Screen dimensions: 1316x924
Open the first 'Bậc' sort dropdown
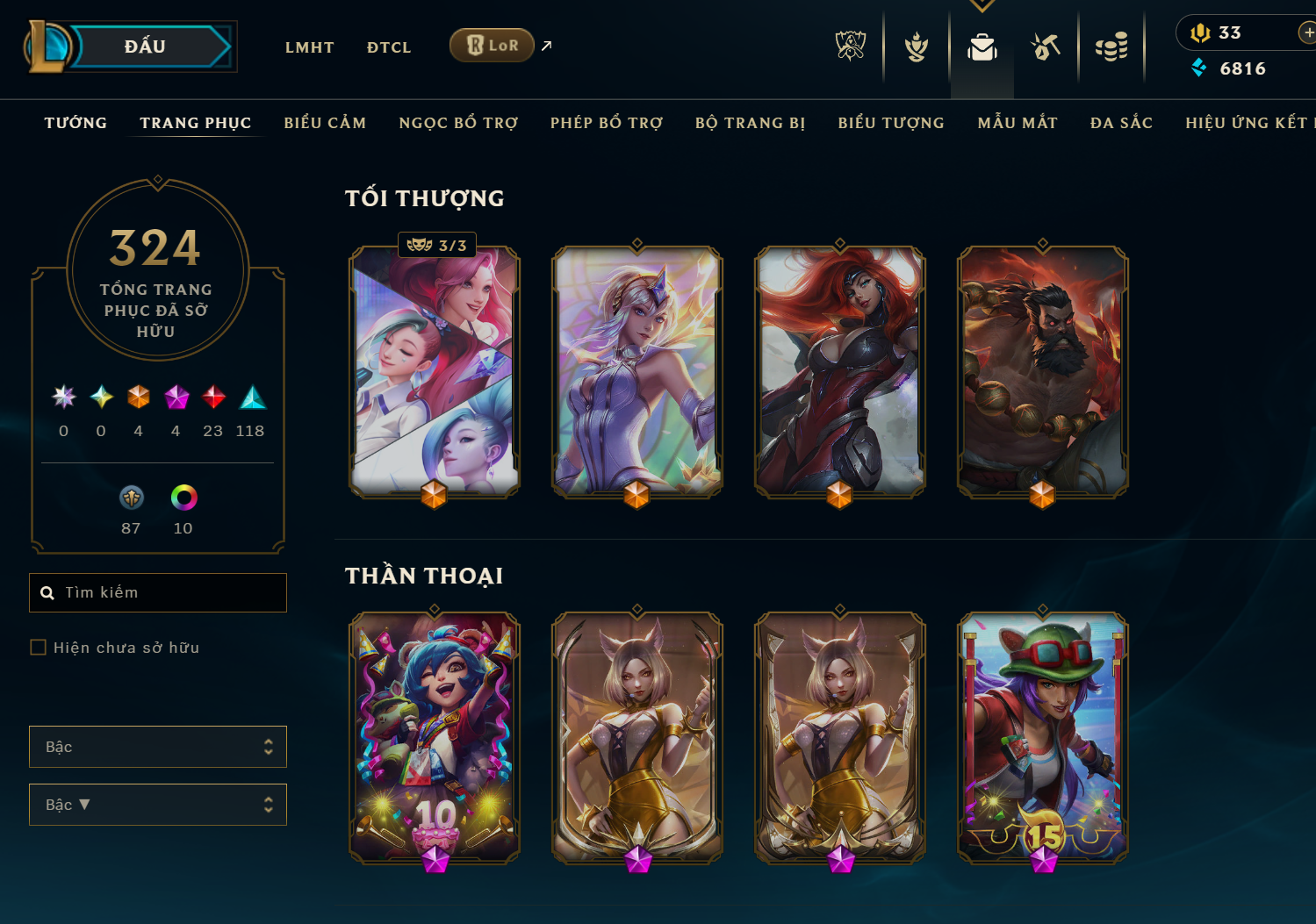tap(158, 747)
